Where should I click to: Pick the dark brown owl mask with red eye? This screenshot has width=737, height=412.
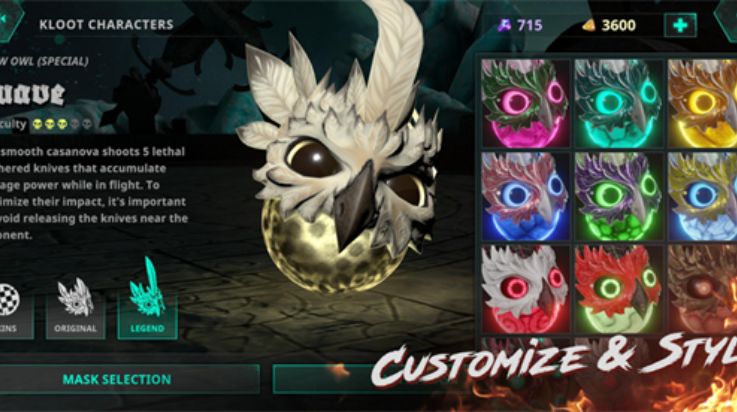(x=703, y=288)
